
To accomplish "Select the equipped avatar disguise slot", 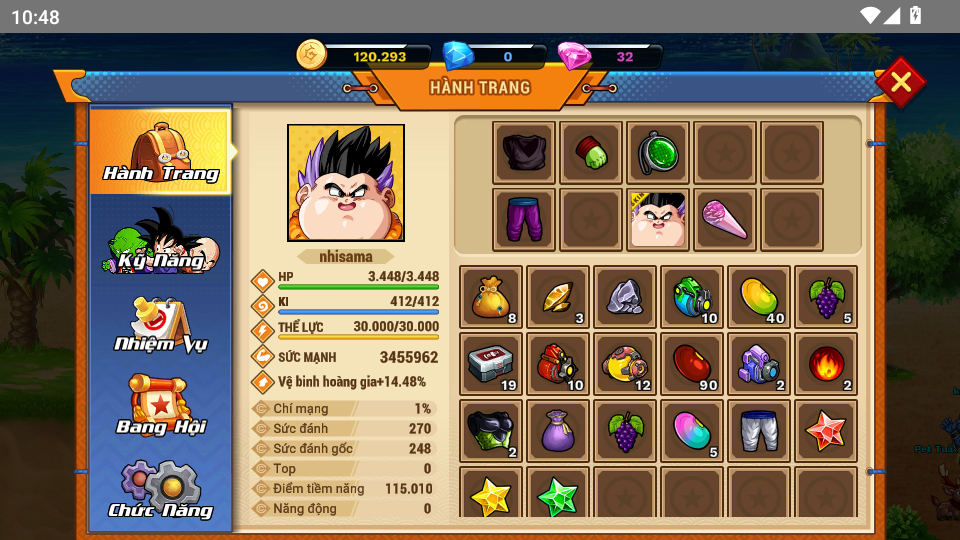I will click(658, 219).
